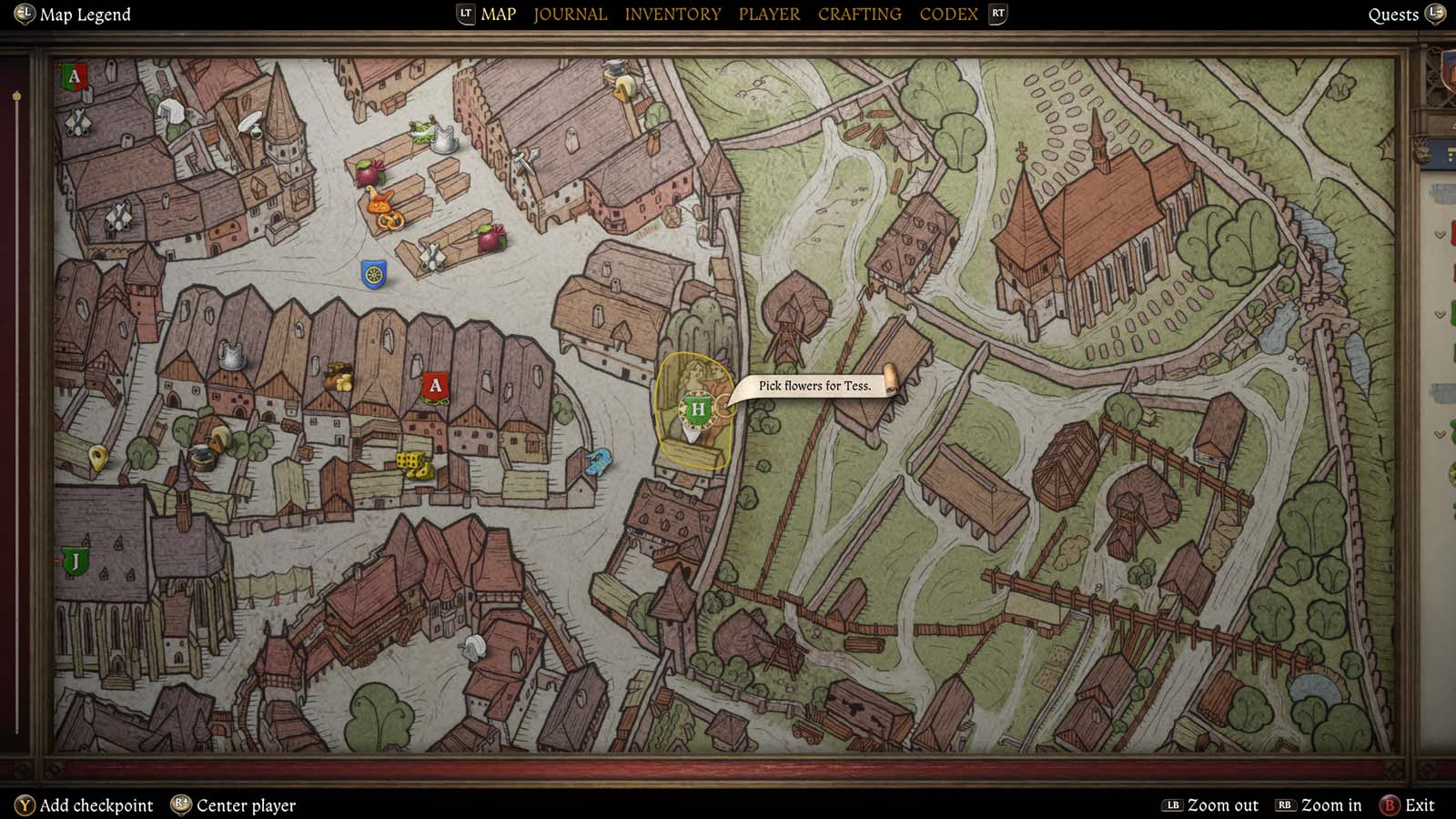Viewport: 1456px width, 819px height.
Task: Select the pretzel bakery marker in the marketplace
Action: (390, 220)
